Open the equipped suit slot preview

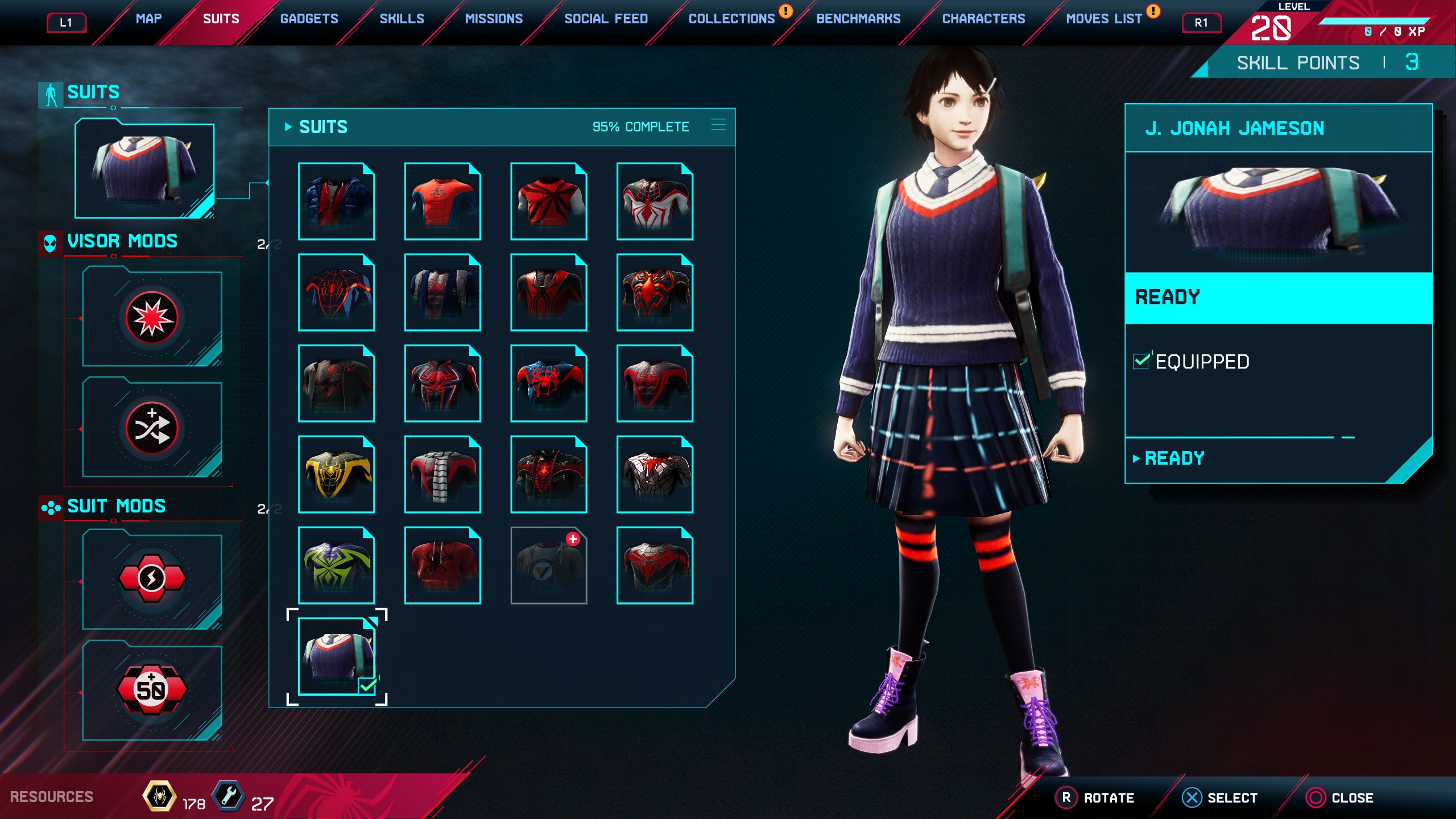tap(144, 169)
